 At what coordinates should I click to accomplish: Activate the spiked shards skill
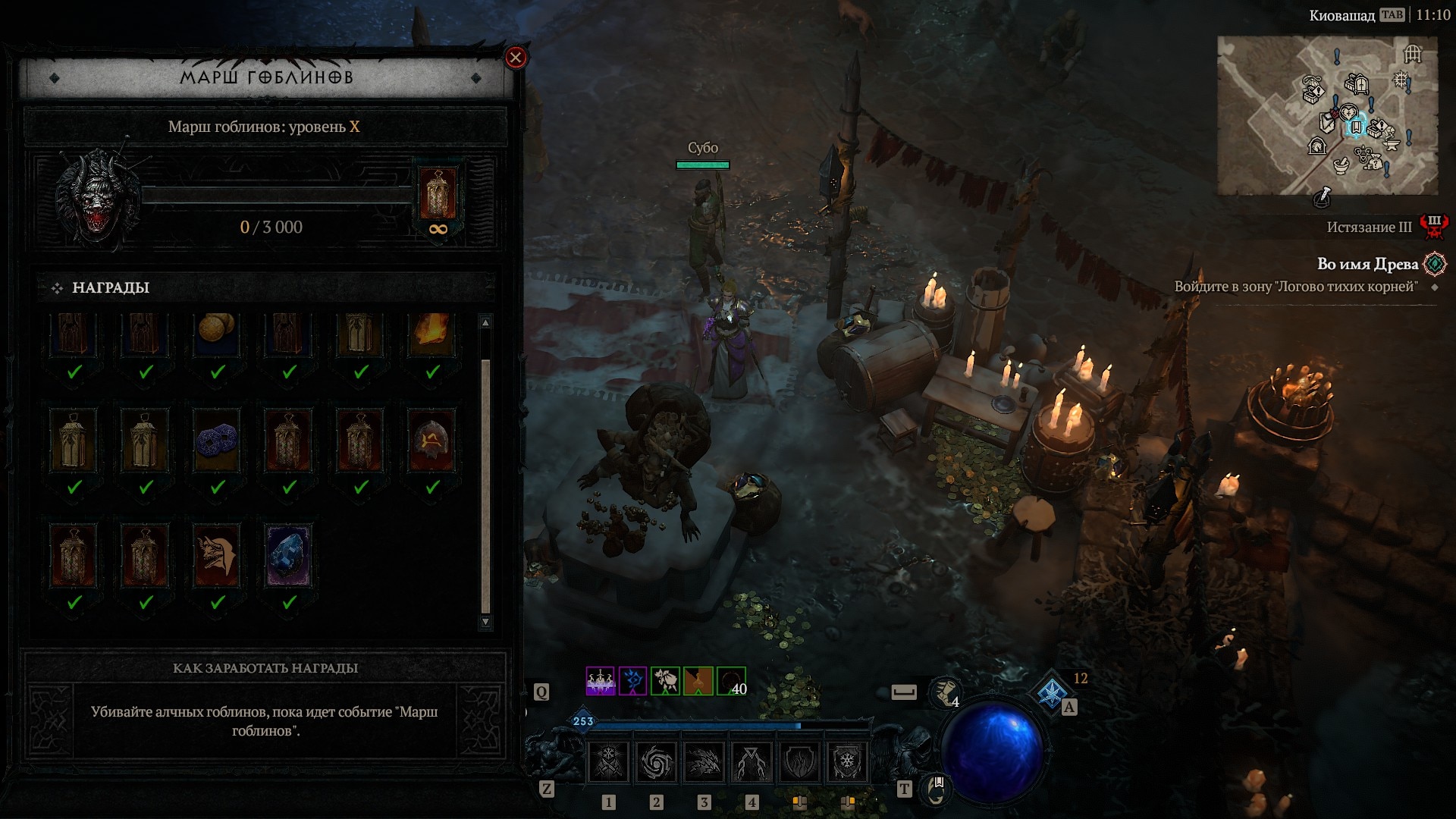704,761
